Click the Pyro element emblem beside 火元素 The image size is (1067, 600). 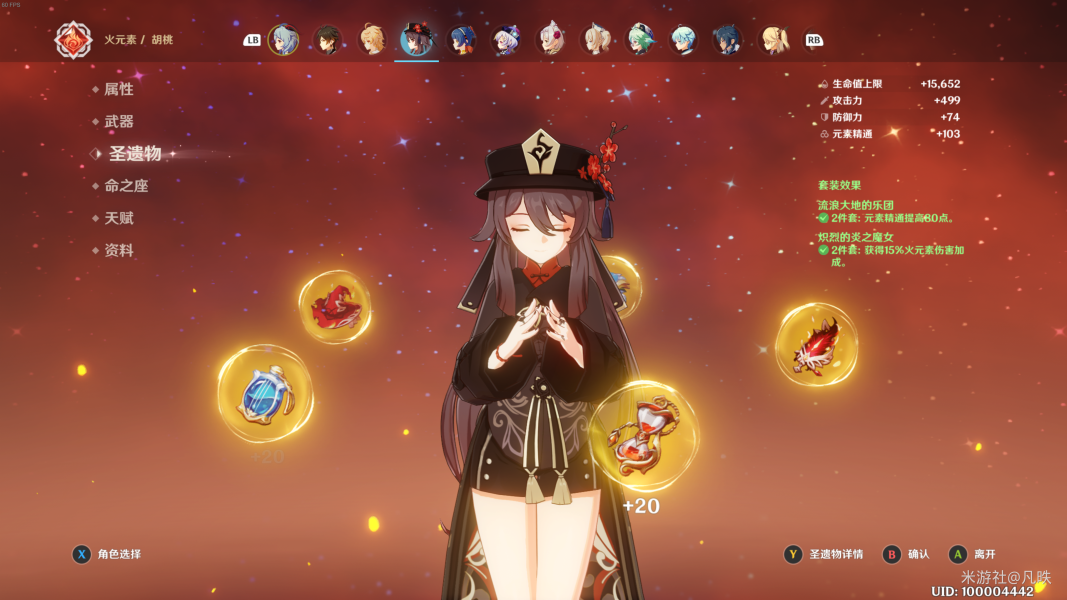73,40
